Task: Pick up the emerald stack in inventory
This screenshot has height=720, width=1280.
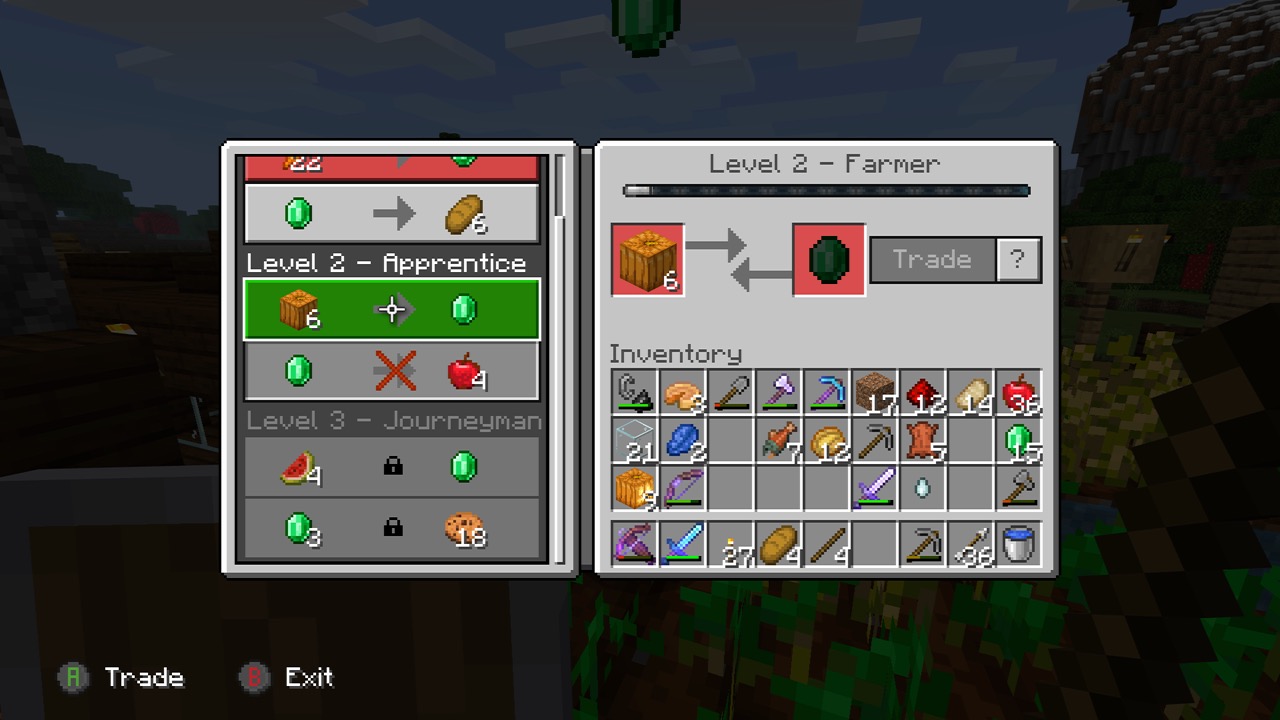Action: click(1019, 441)
